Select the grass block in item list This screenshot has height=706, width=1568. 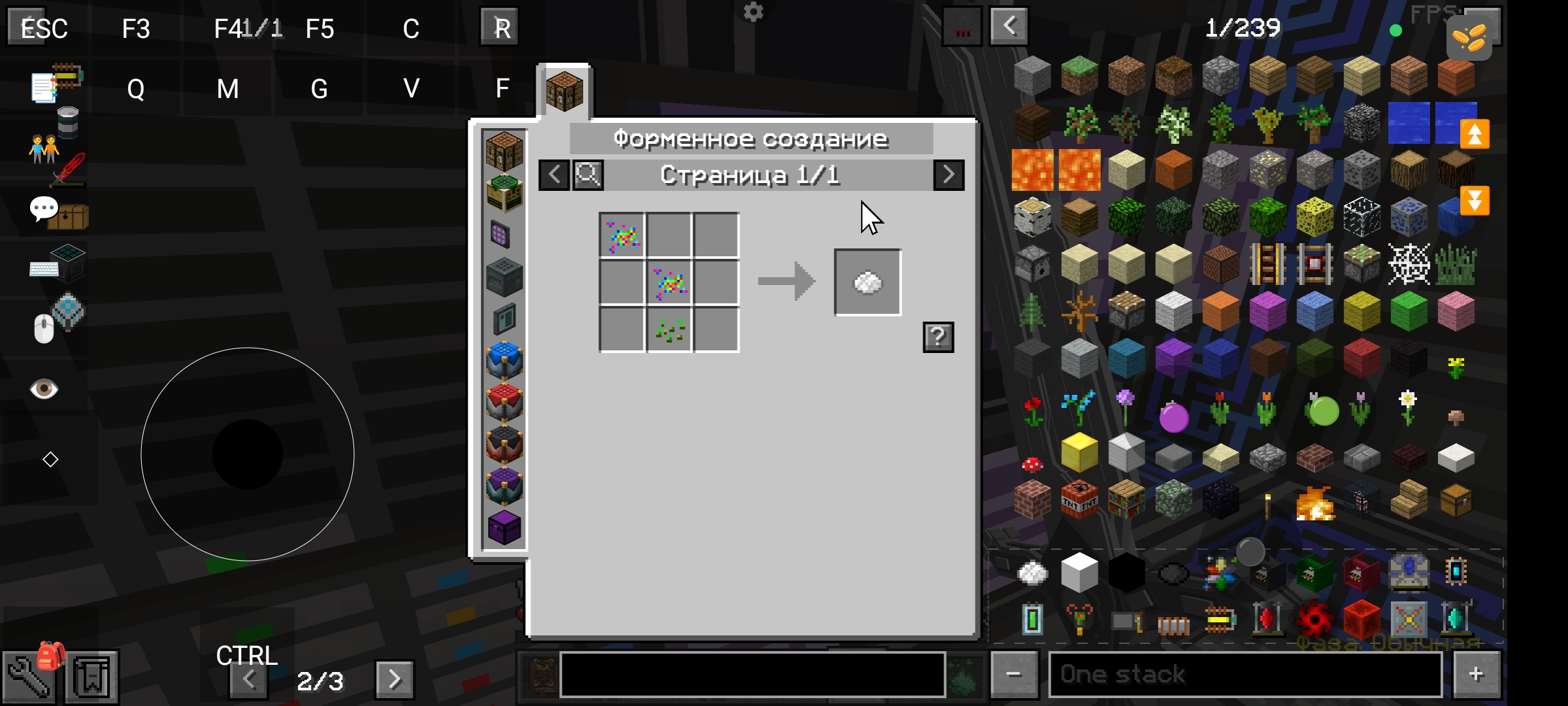click(x=1079, y=75)
